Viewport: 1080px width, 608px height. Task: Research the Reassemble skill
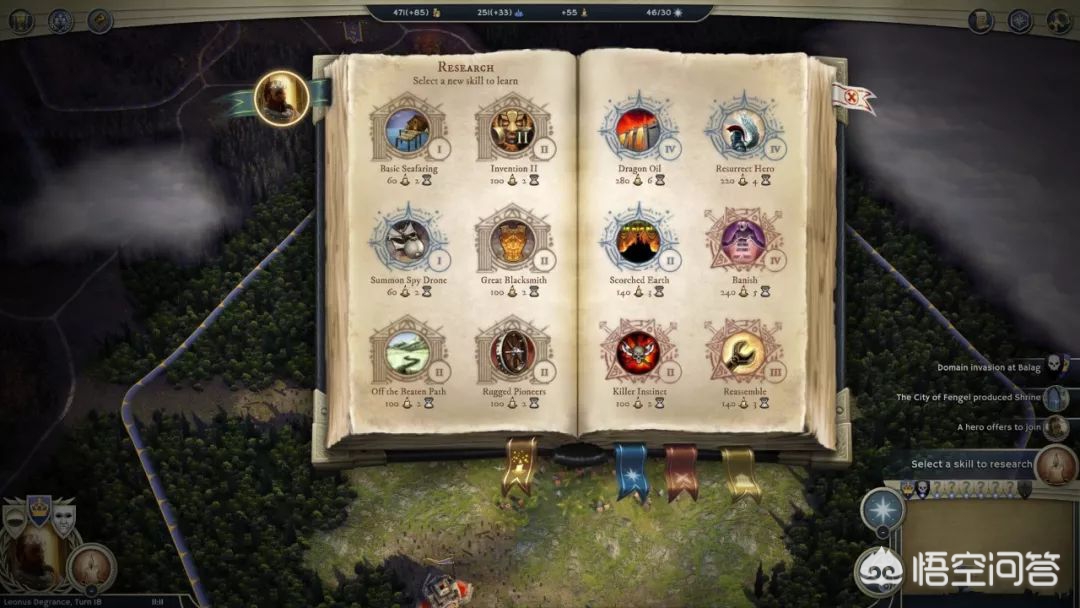coord(743,350)
